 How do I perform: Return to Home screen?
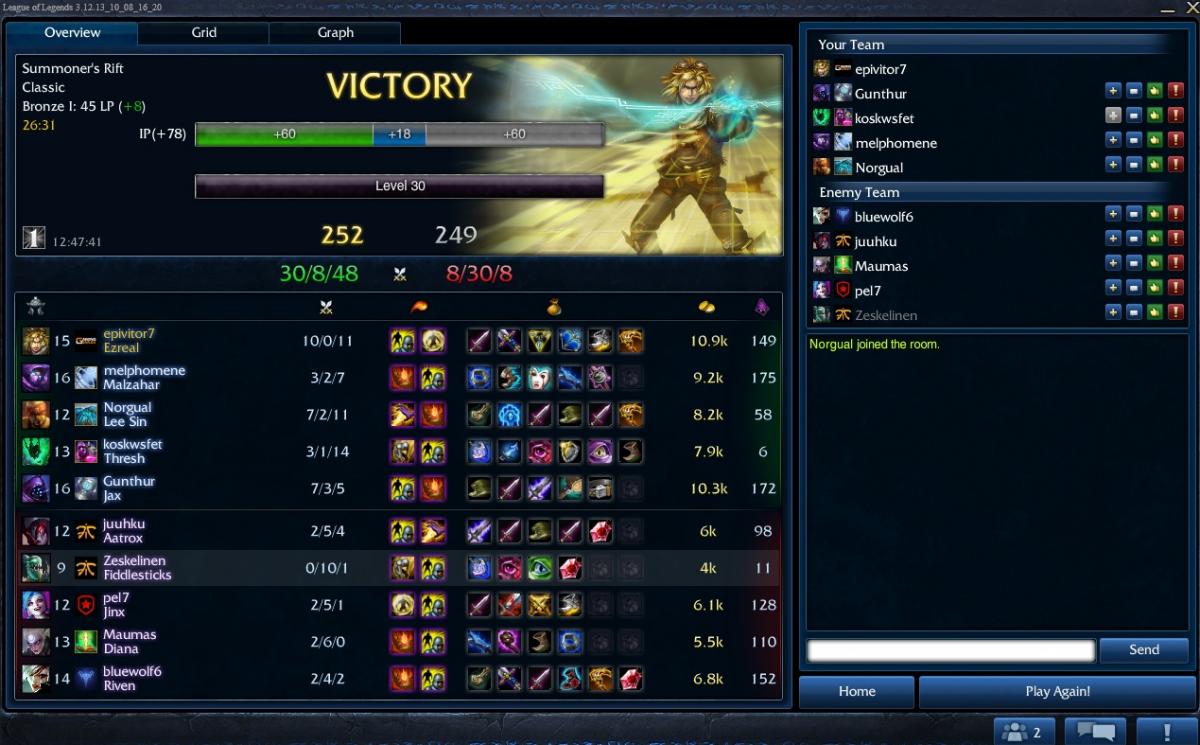pos(857,691)
